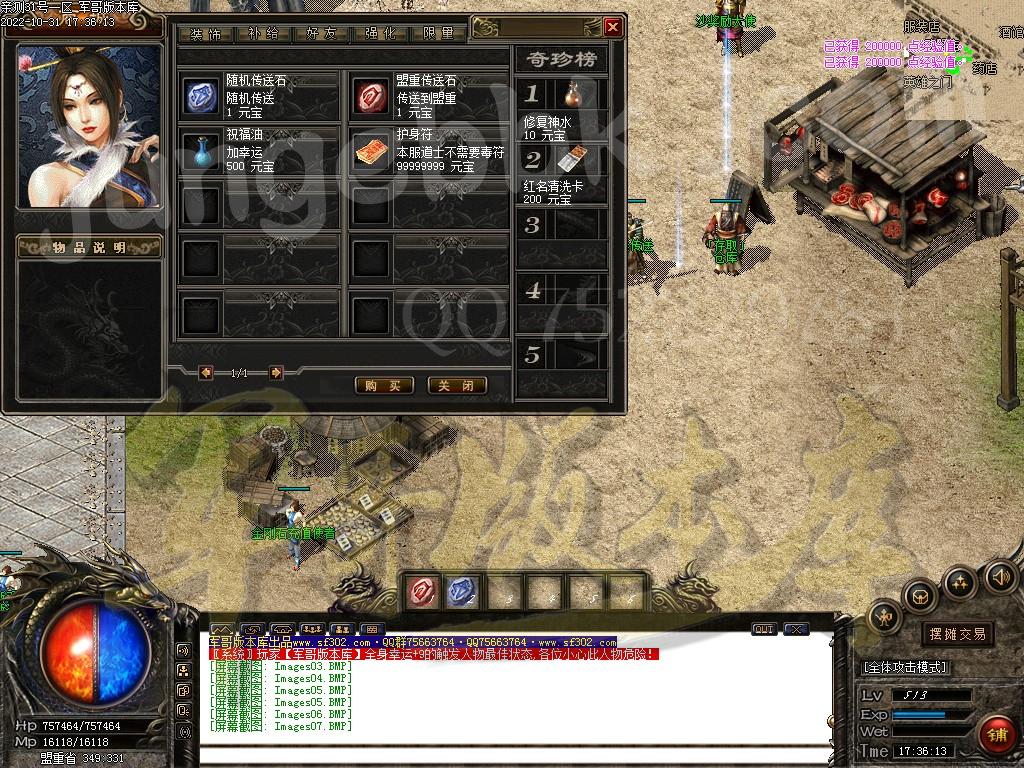
Task: Select the 随机传送石 random teleport stone
Action: coord(200,96)
